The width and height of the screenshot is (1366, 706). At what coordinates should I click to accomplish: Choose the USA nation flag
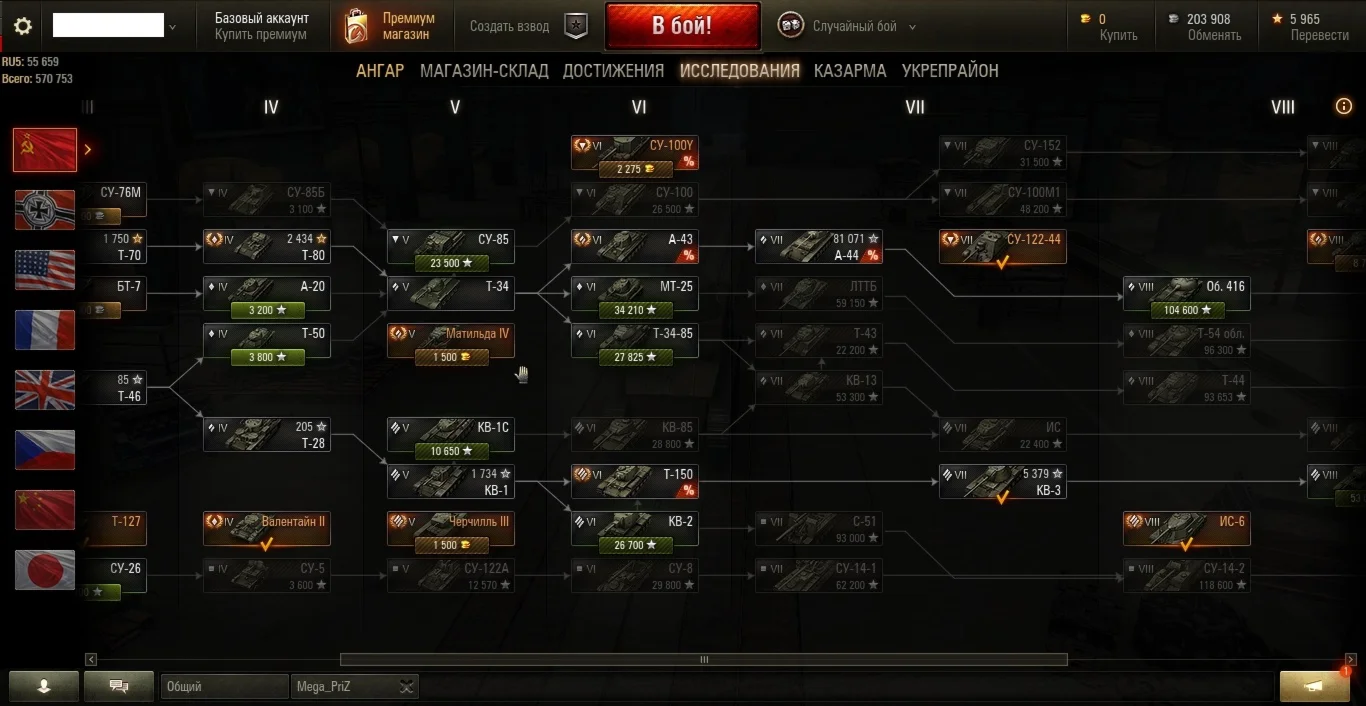tap(45, 270)
